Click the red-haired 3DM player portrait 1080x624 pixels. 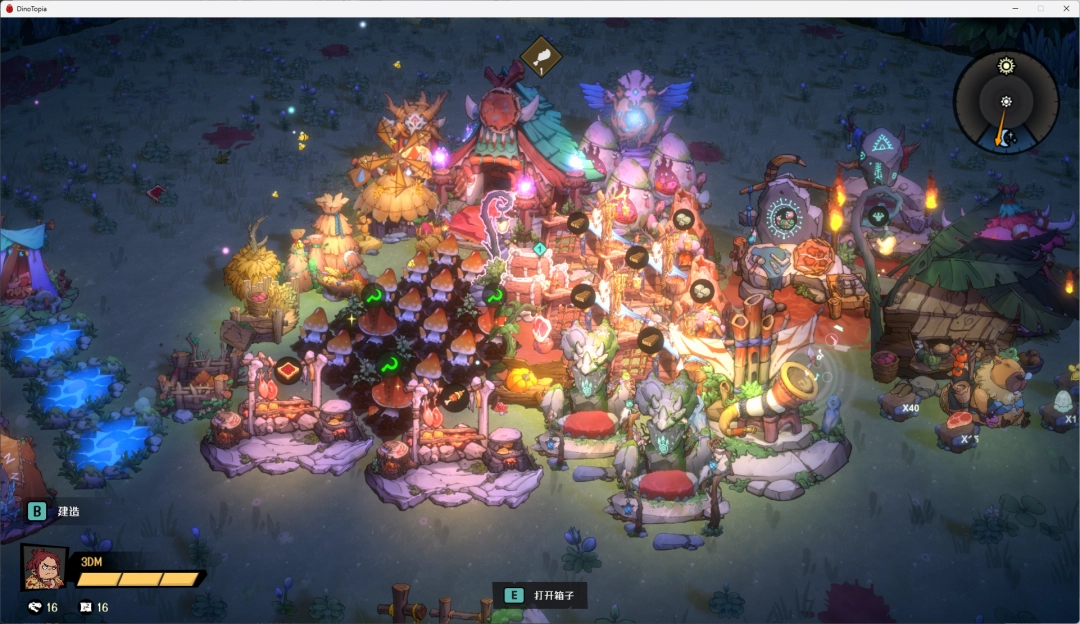pos(44,568)
